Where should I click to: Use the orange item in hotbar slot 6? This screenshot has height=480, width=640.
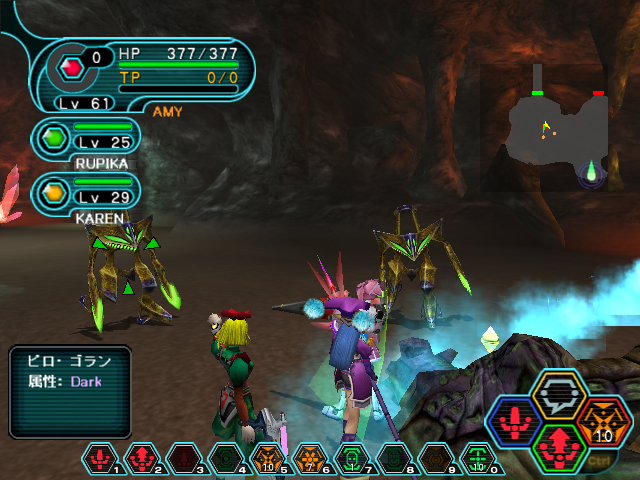click(x=309, y=458)
